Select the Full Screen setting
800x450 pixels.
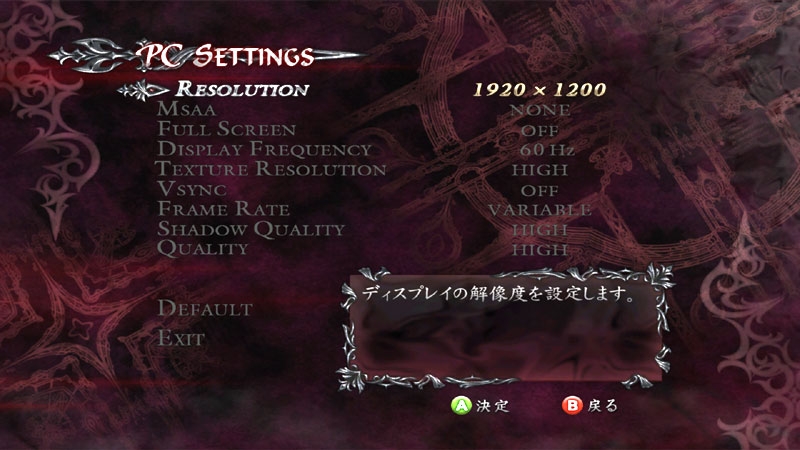point(226,130)
